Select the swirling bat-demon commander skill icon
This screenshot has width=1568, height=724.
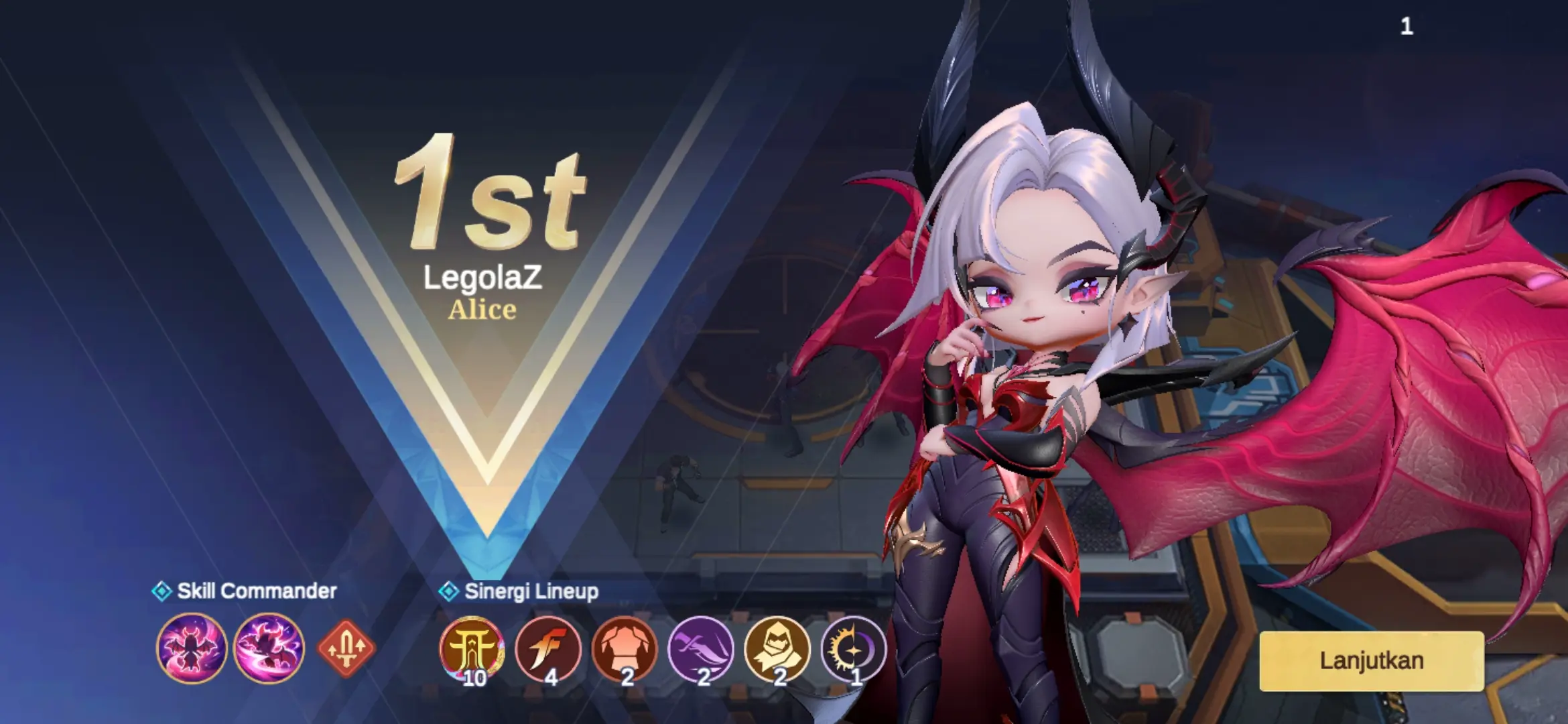[269, 648]
